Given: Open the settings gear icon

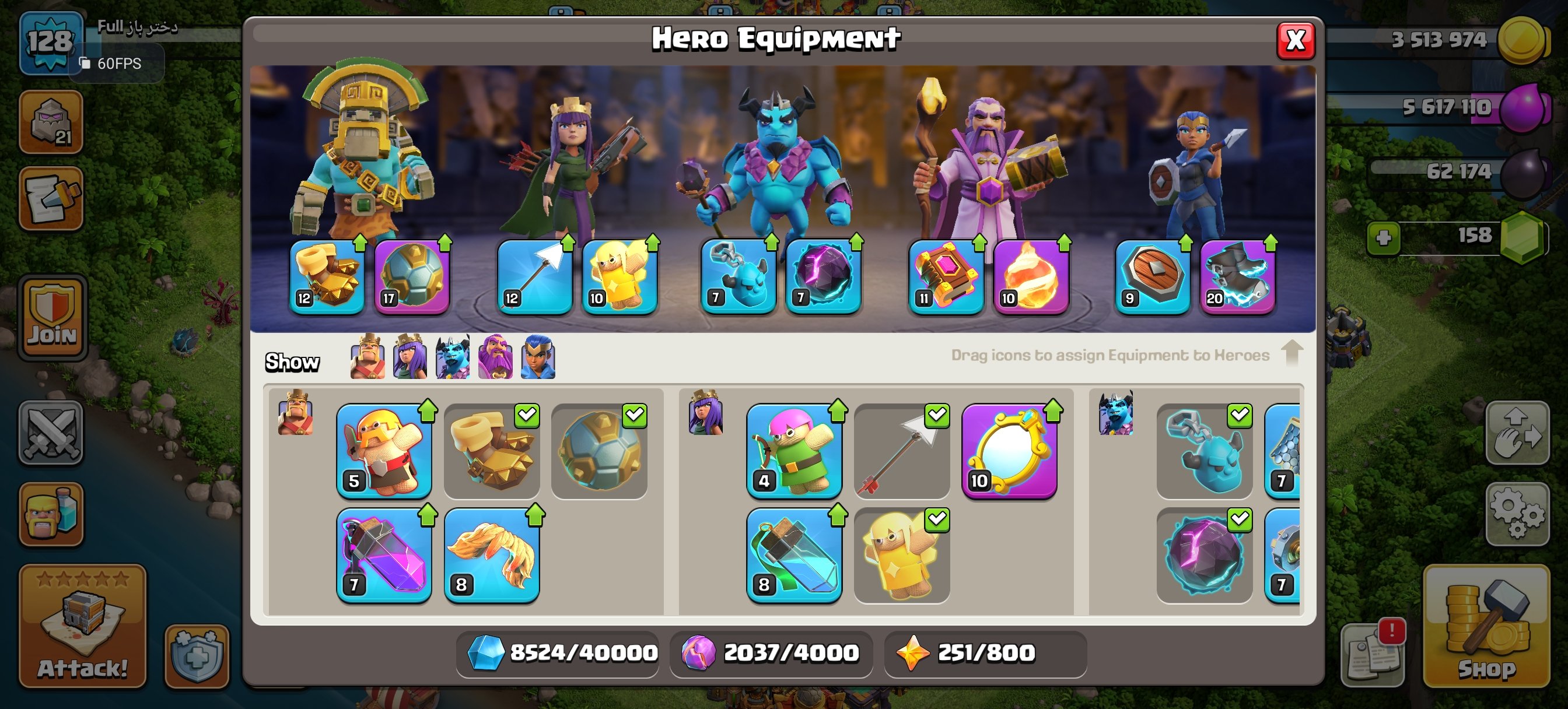Looking at the screenshot, I should click(x=1518, y=513).
